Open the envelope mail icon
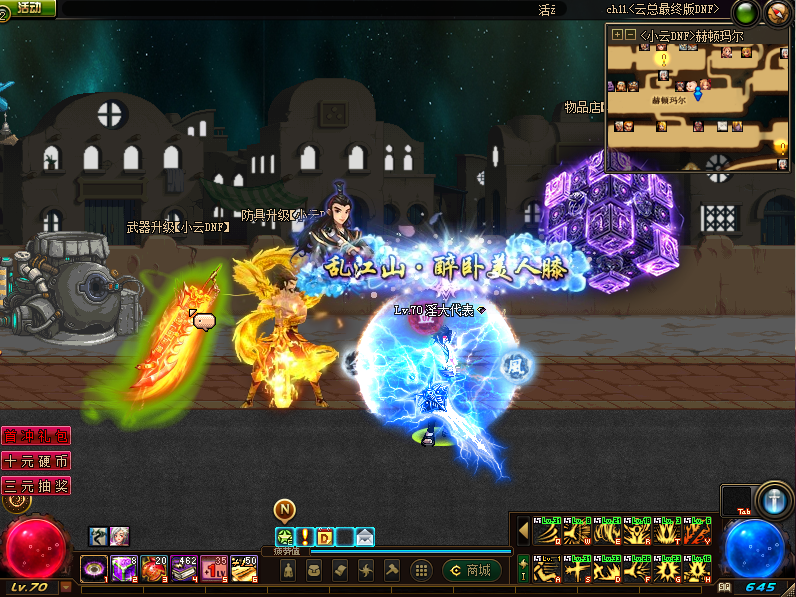 pos(365,537)
